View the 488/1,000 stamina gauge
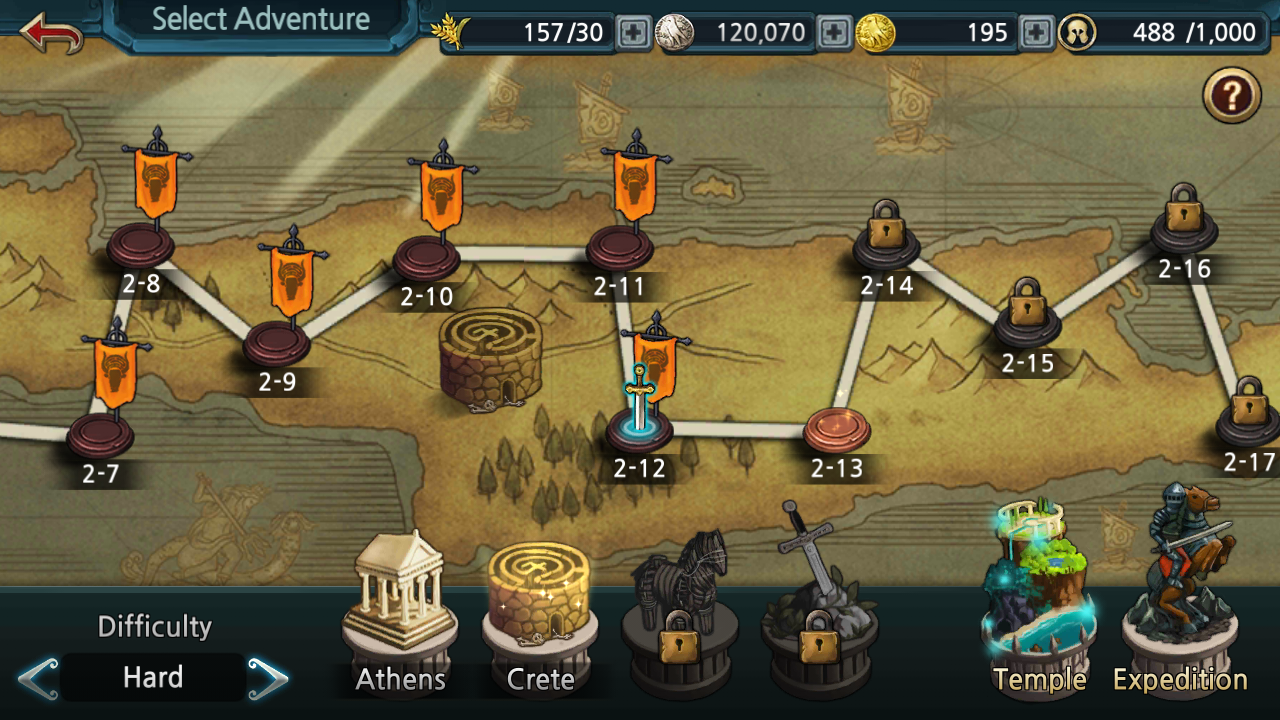 tap(1170, 33)
